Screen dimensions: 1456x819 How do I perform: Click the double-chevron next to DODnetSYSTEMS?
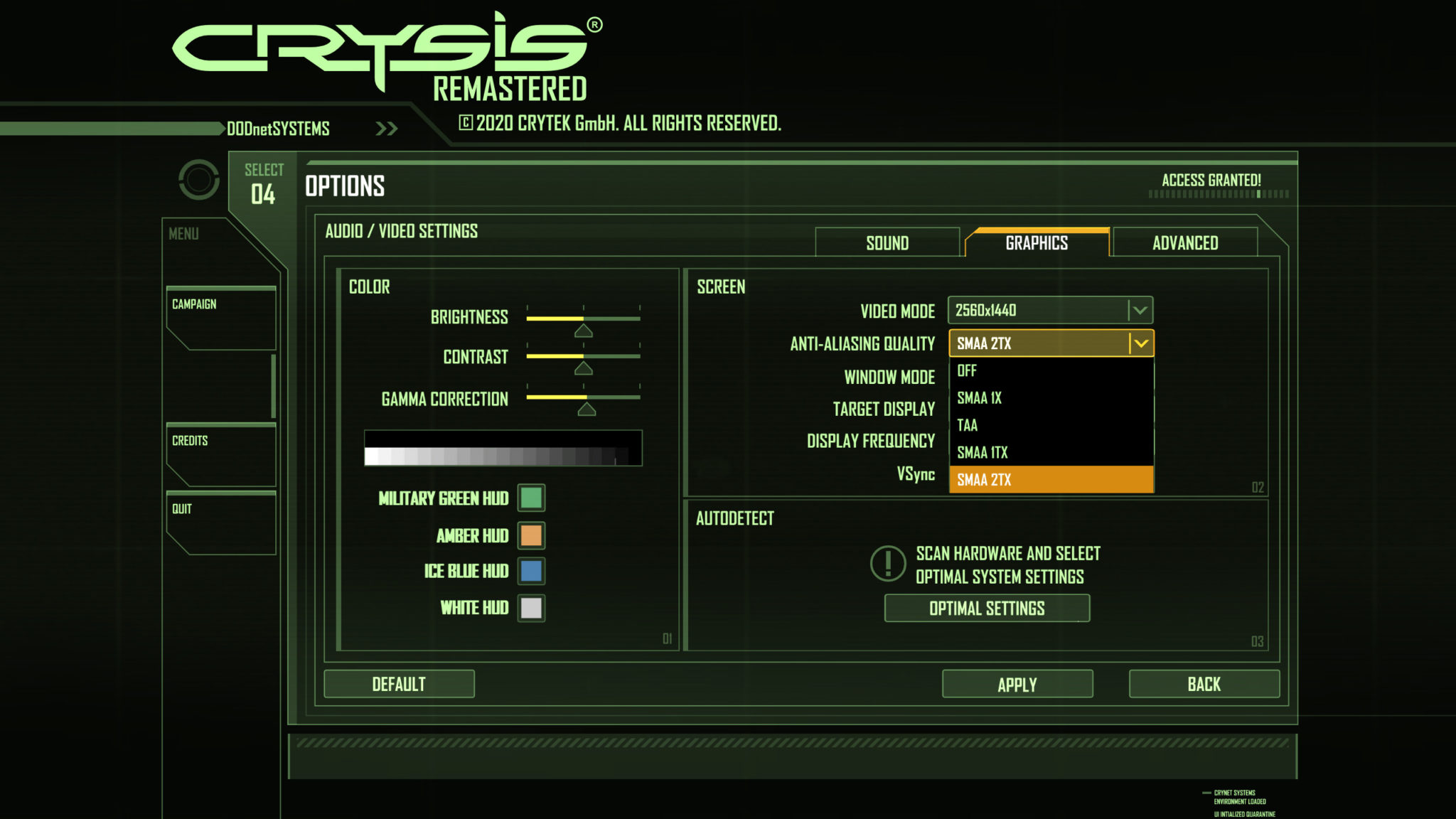pos(386,128)
